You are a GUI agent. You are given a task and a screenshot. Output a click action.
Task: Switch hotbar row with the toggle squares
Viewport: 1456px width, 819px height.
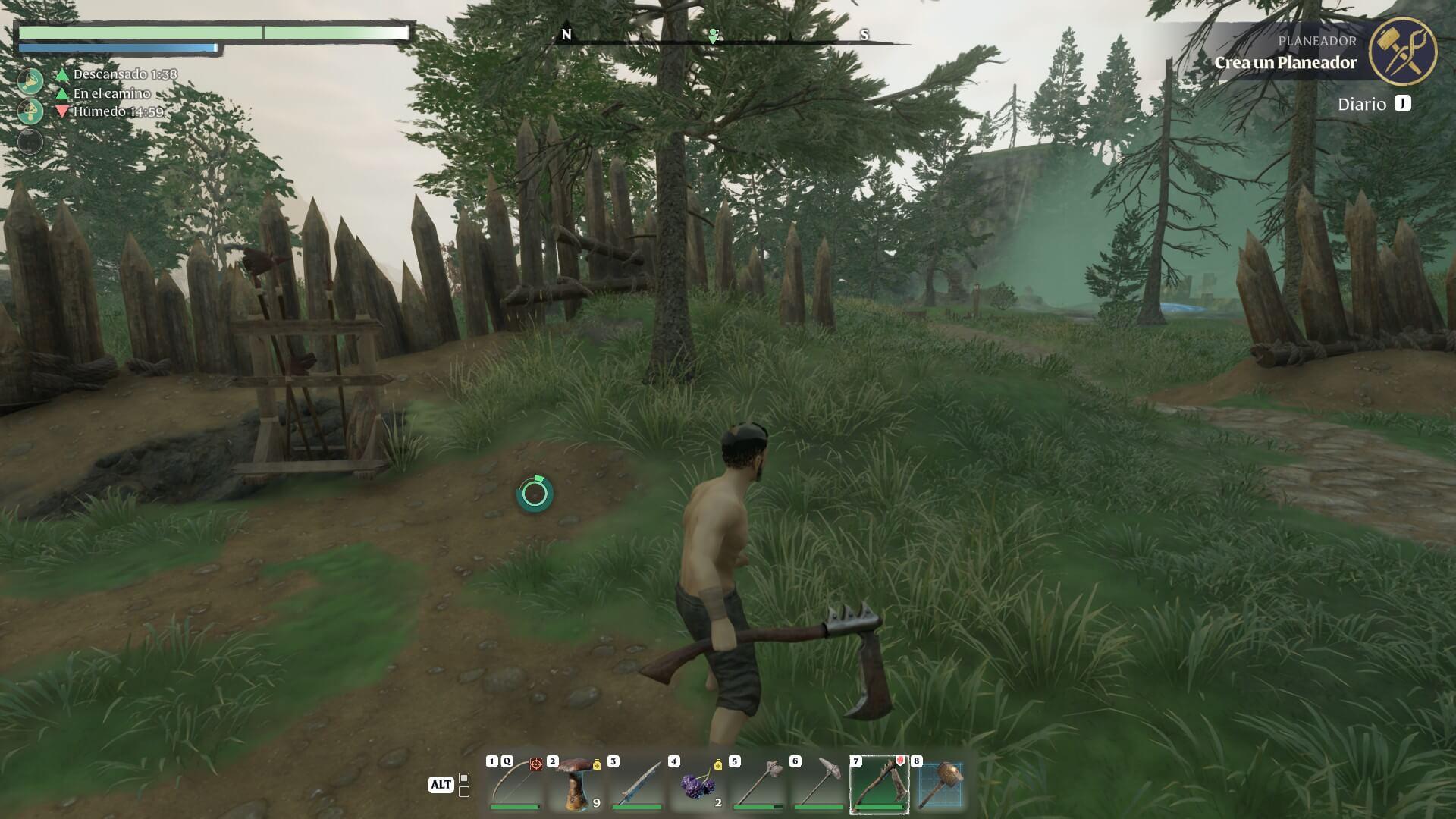coord(464,785)
